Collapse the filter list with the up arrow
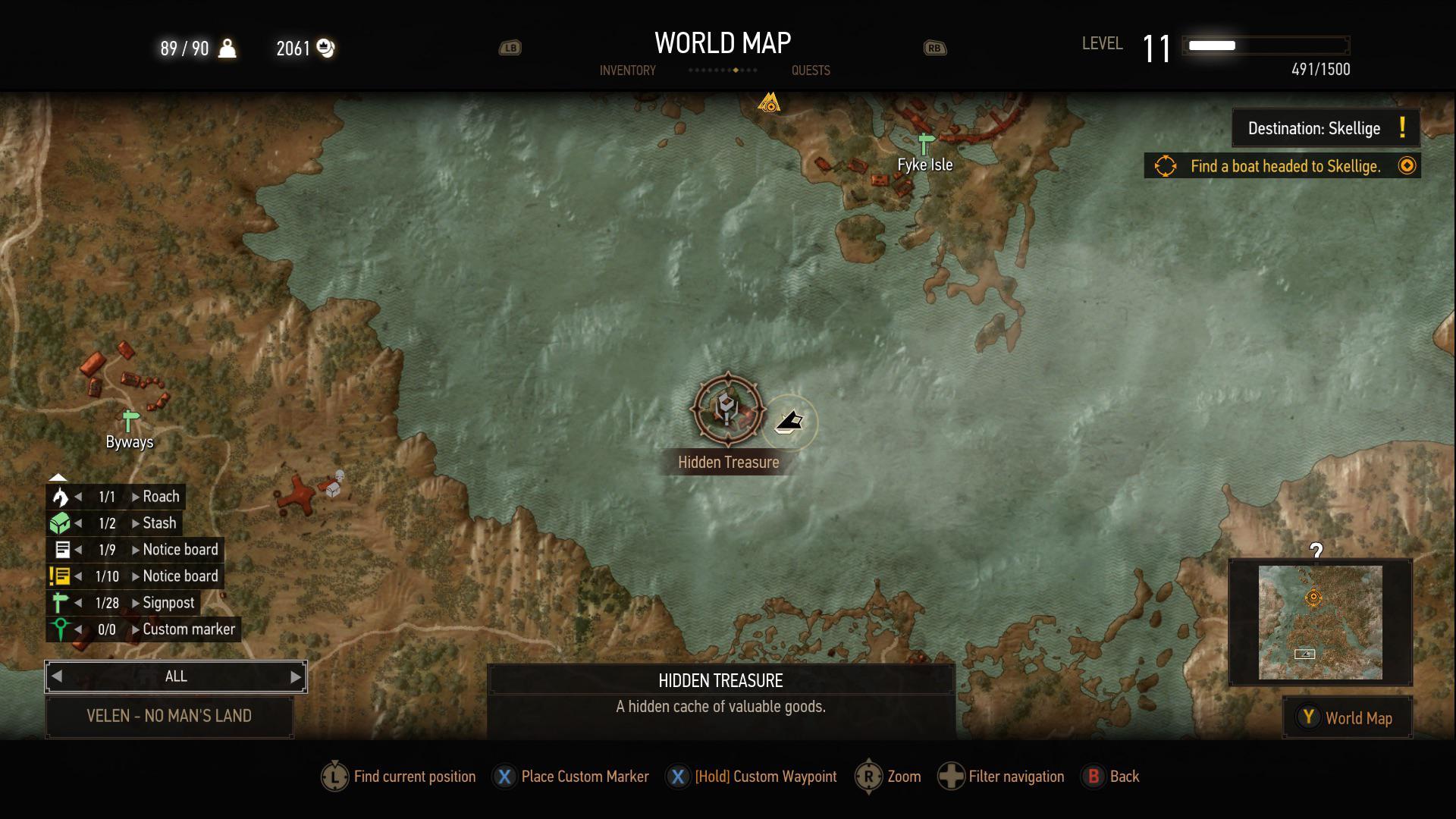Screen dimensions: 1456x819 58,477
